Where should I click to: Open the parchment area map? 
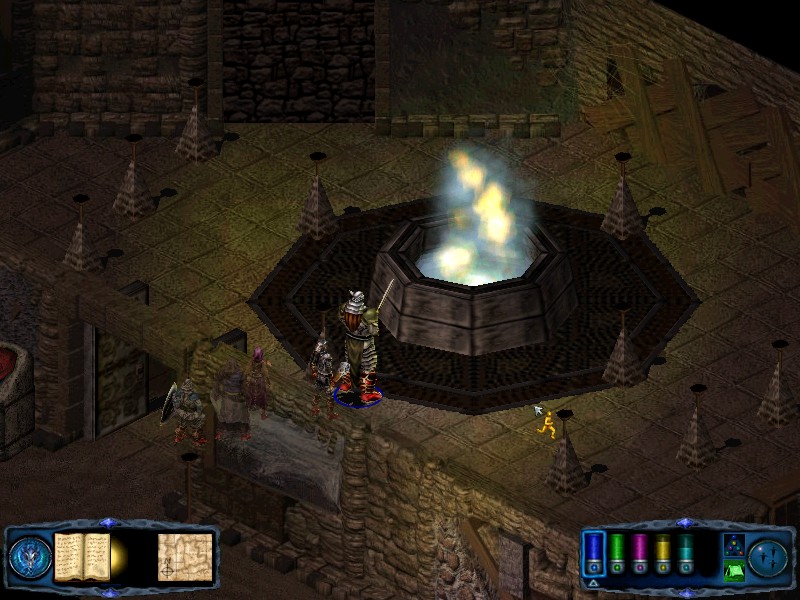click(185, 557)
